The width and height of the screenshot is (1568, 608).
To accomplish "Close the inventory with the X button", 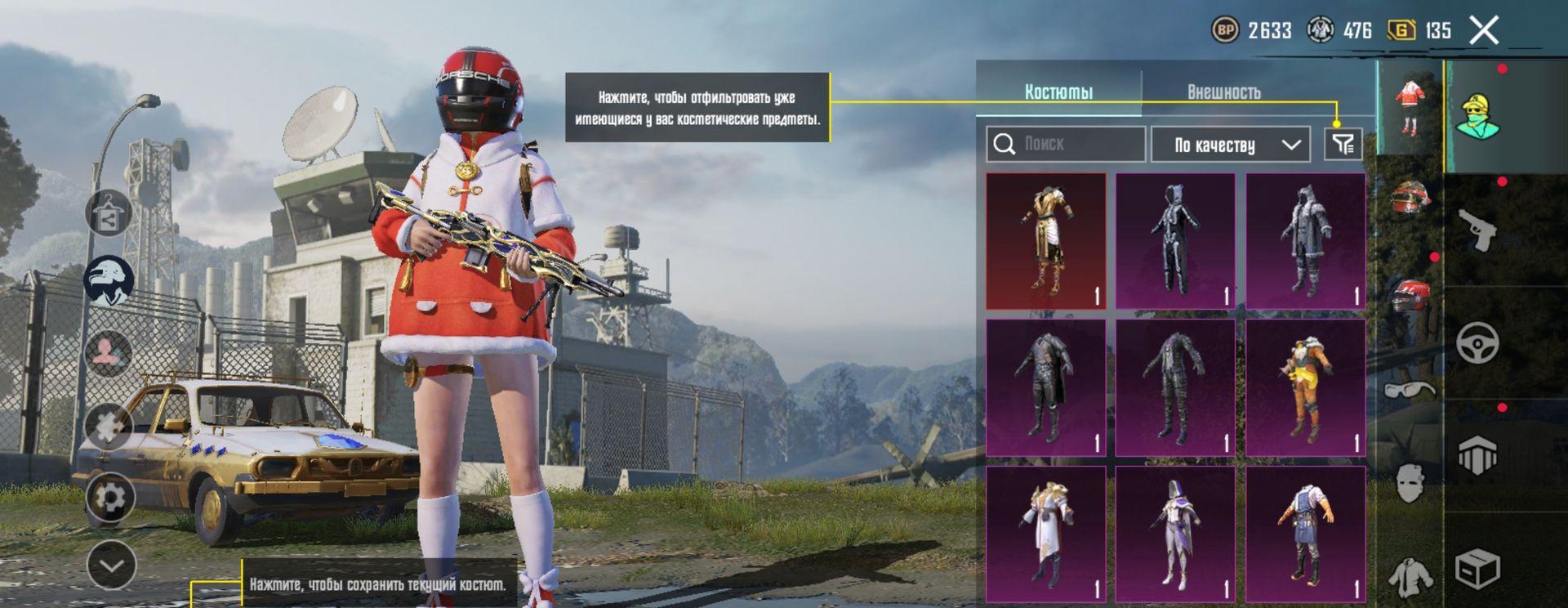I will click(1483, 31).
